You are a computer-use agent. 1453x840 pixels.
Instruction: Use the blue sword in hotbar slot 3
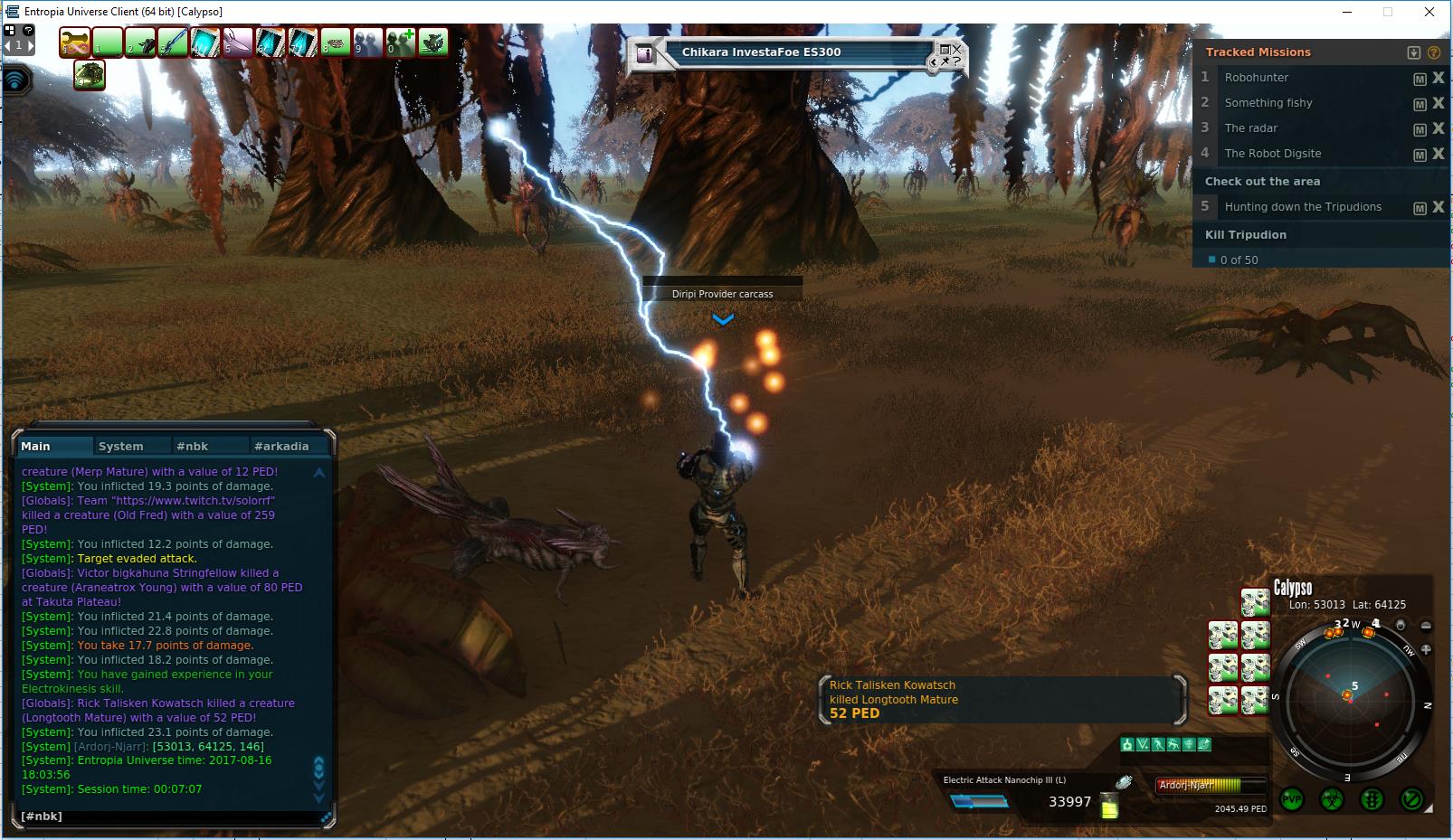tap(173, 42)
